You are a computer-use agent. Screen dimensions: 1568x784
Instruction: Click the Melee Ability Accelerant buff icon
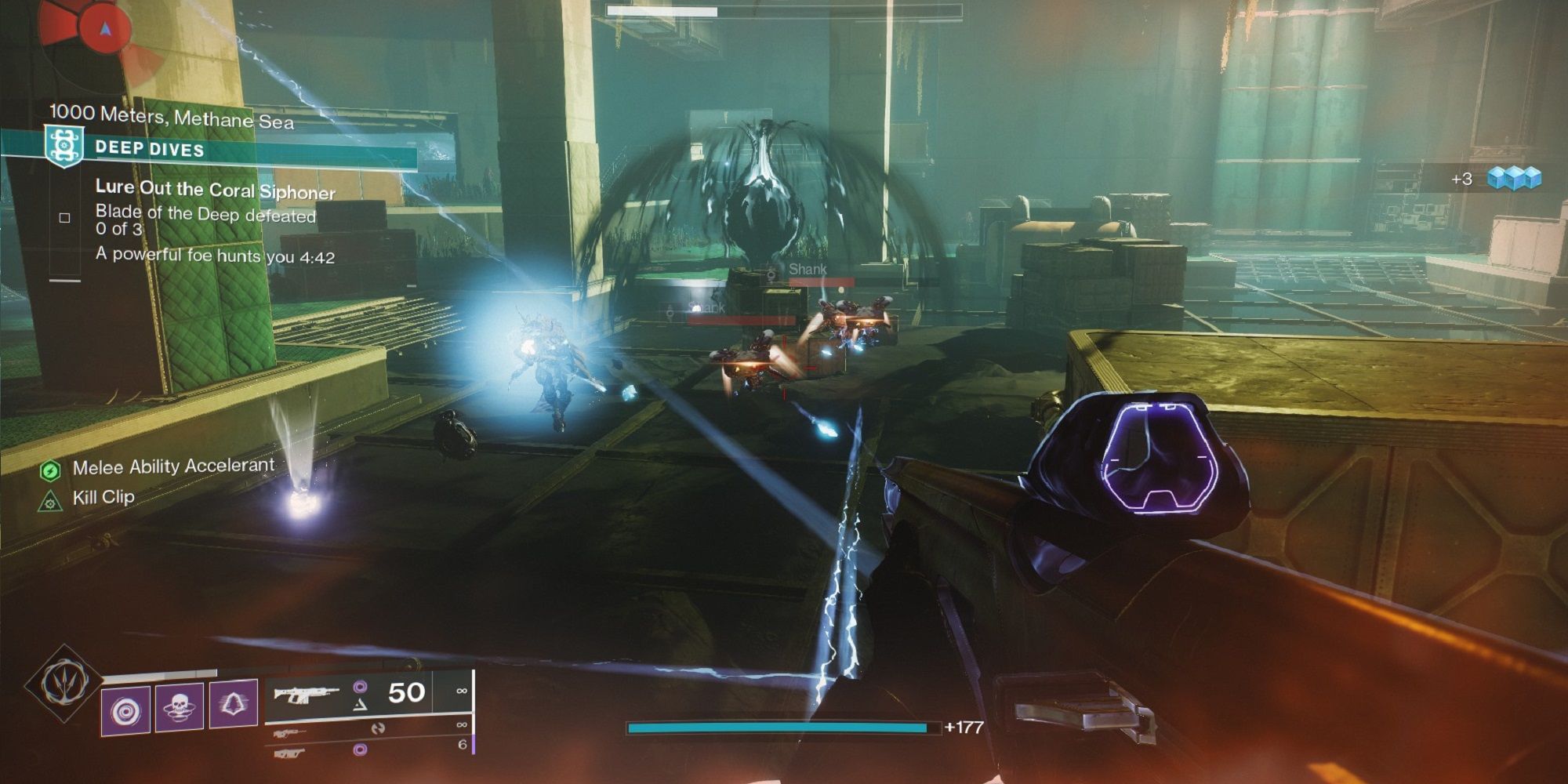point(50,471)
